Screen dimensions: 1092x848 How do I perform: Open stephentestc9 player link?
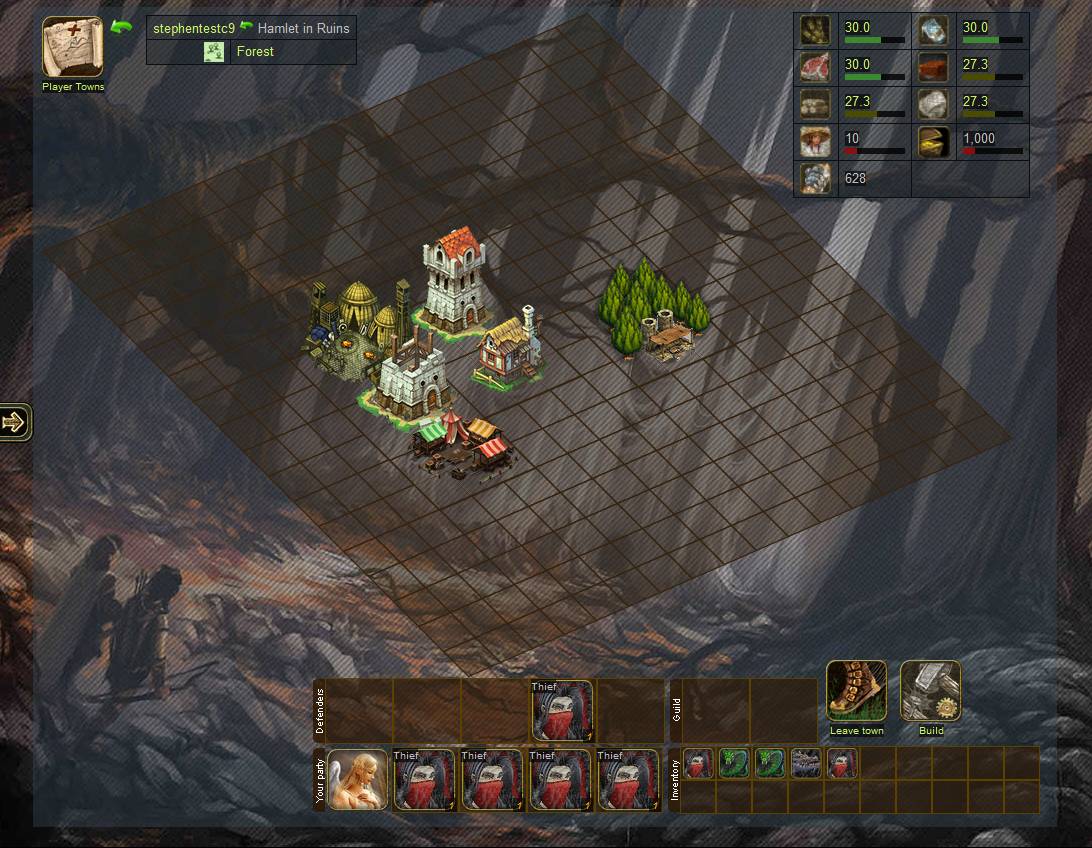click(x=194, y=28)
